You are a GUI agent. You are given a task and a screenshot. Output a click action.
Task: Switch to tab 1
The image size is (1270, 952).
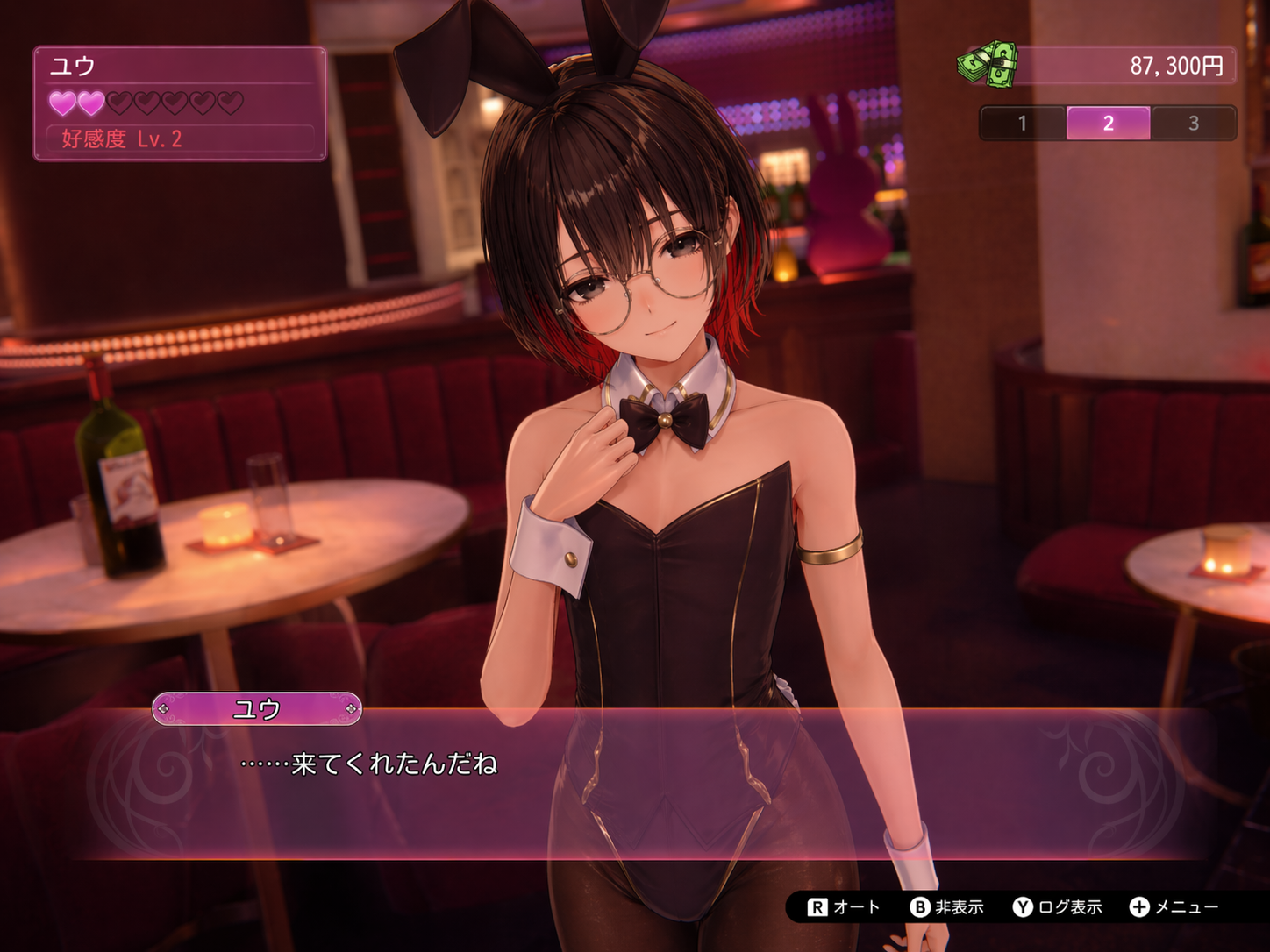tap(1023, 124)
